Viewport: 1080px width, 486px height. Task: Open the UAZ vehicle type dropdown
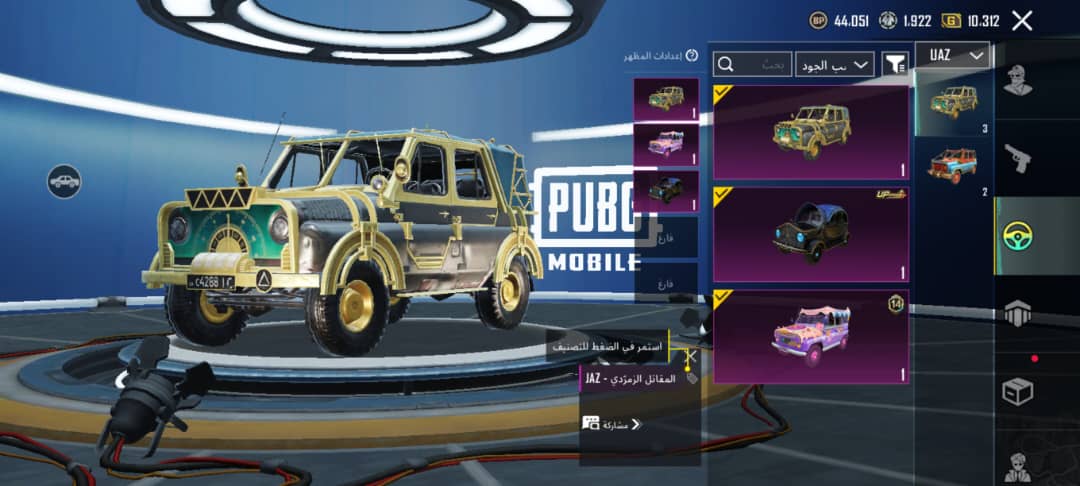point(956,56)
